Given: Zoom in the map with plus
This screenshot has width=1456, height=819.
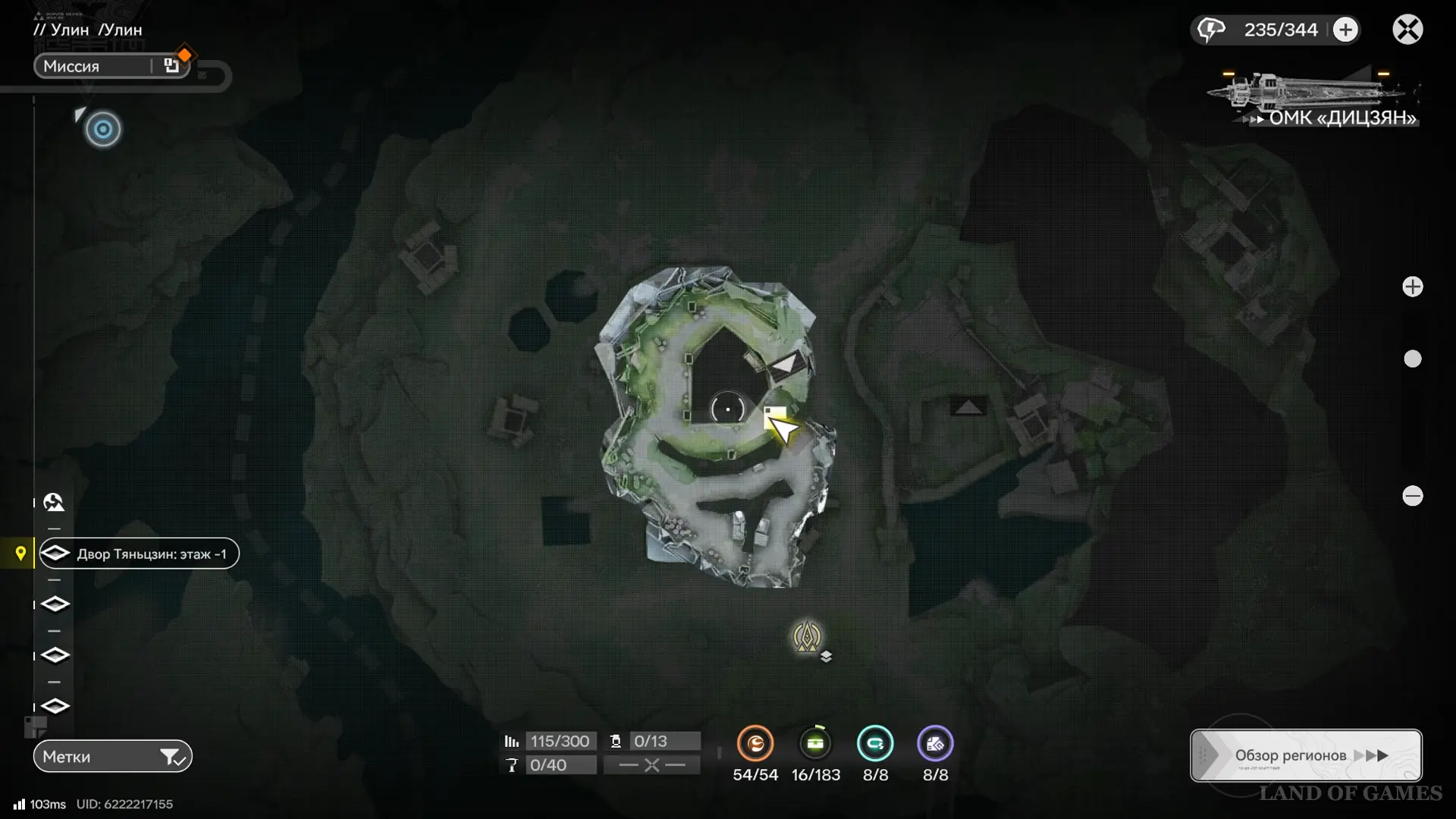Looking at the screenshot, I should (1412, 287).
